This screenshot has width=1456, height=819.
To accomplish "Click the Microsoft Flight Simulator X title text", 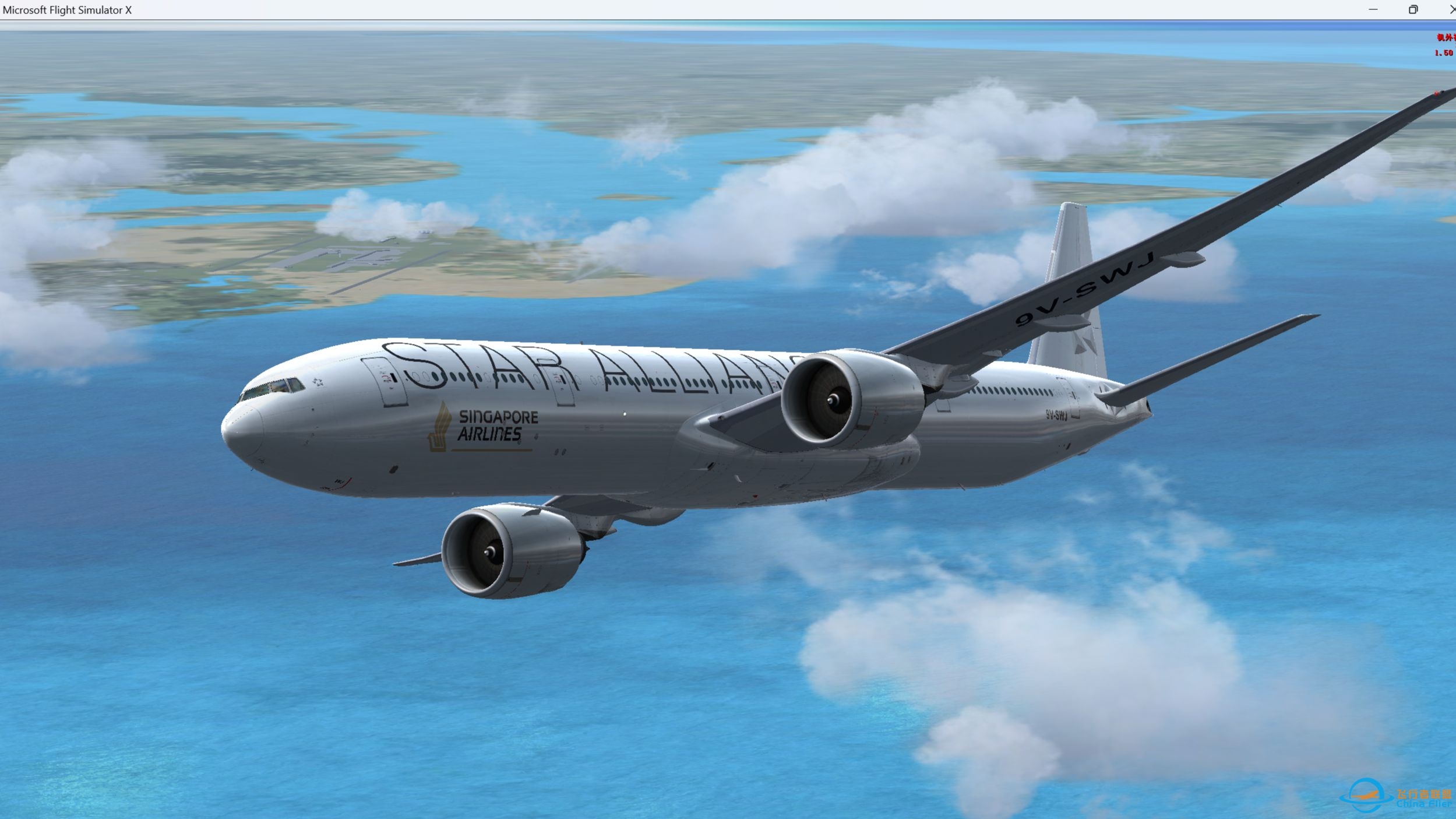I will point(68,9).
